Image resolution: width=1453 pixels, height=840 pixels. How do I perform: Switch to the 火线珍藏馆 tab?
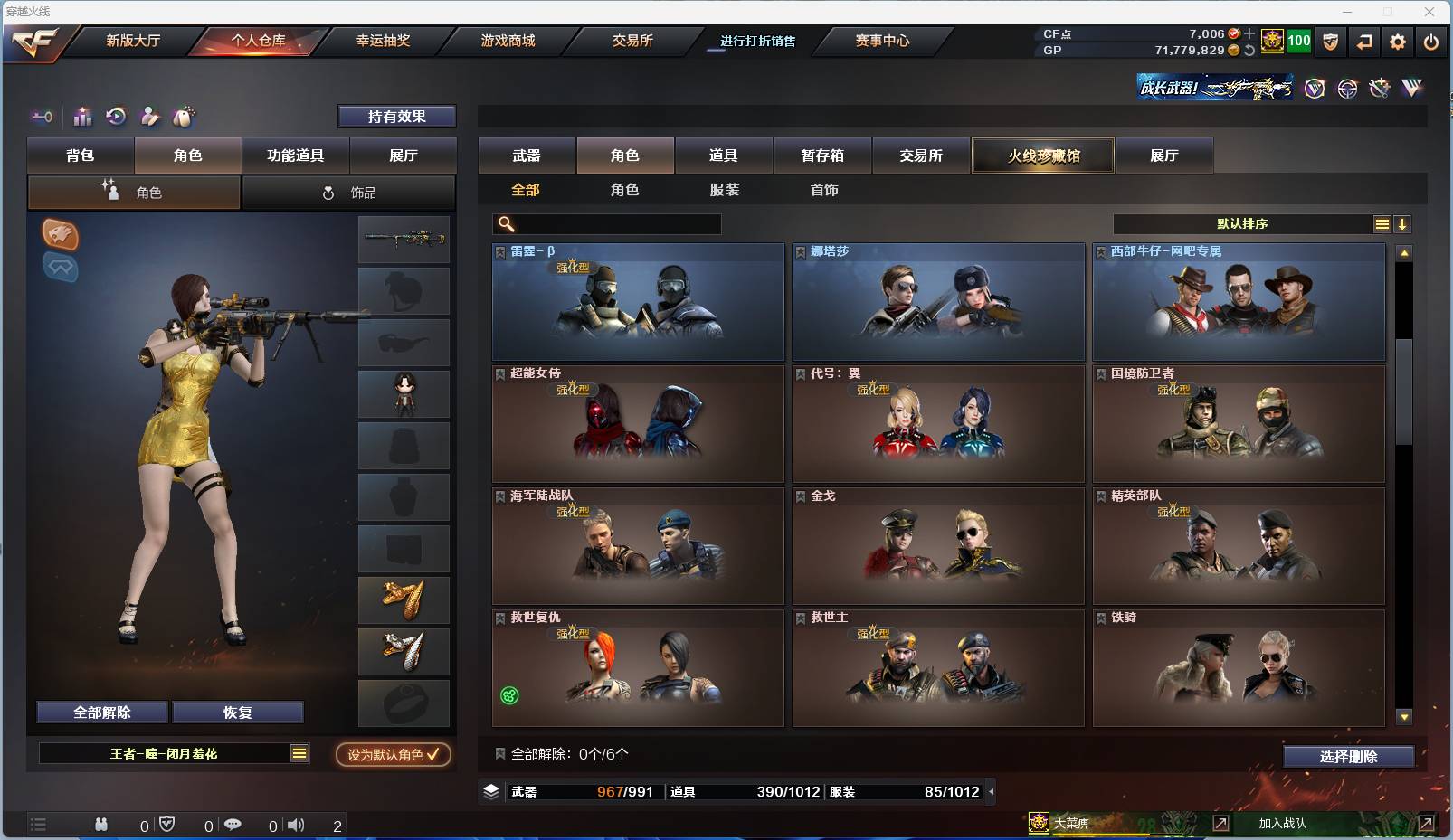tap(1042, 155)
